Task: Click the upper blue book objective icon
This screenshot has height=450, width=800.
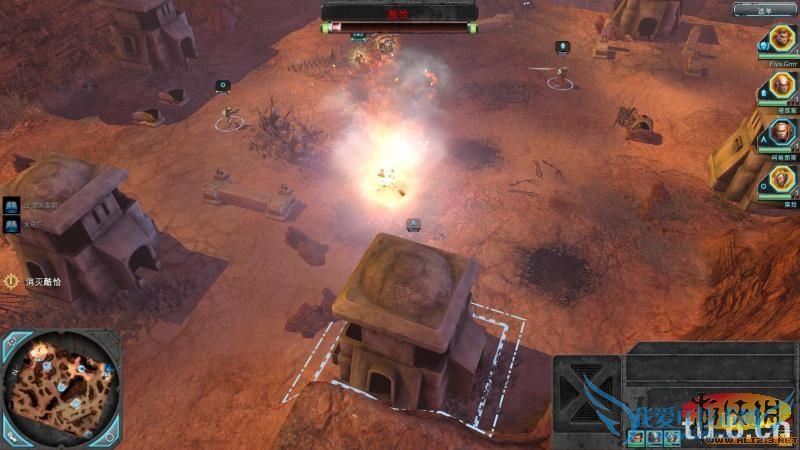Action: (10, 205)
